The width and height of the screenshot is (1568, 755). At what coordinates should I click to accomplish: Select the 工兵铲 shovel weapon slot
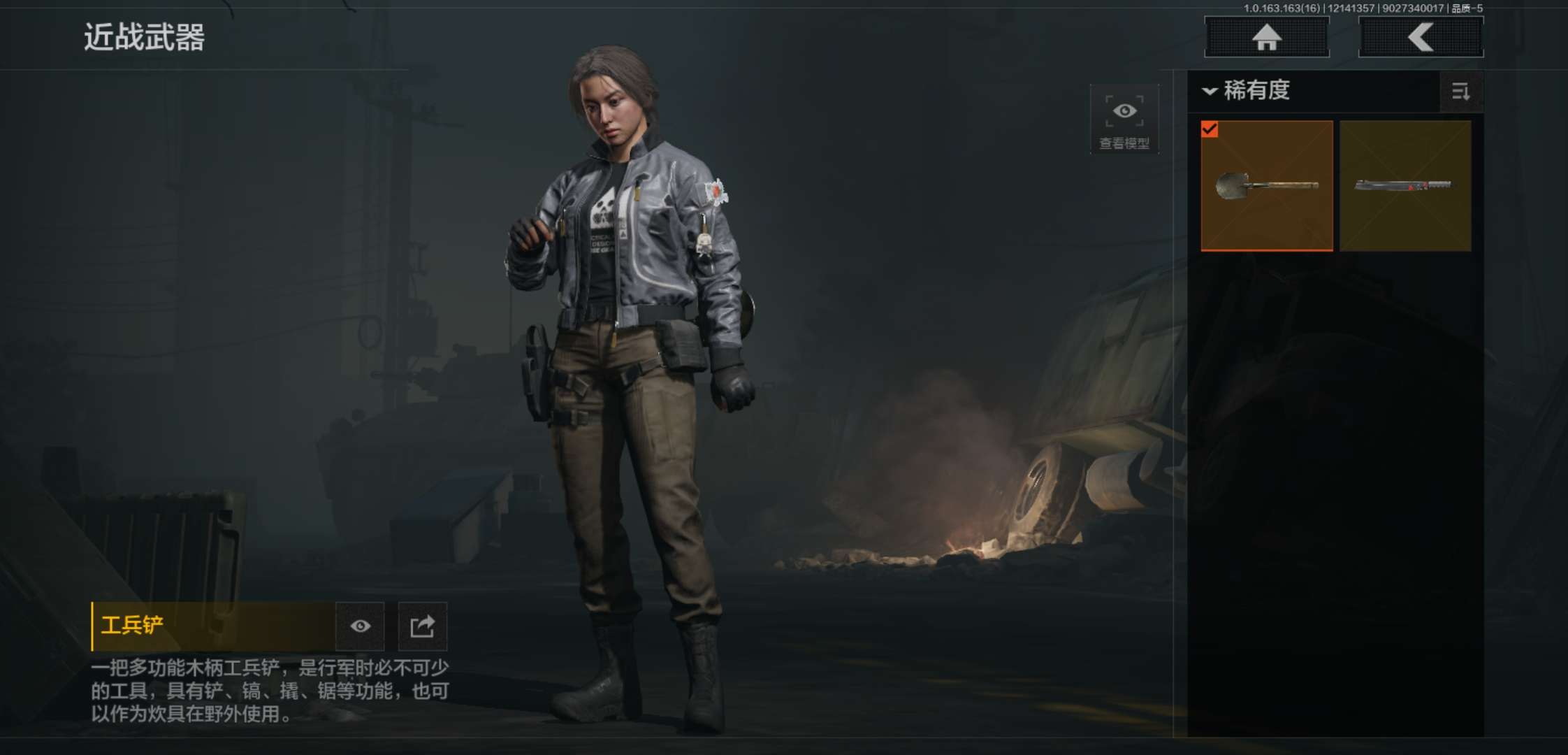point(1266,185)
